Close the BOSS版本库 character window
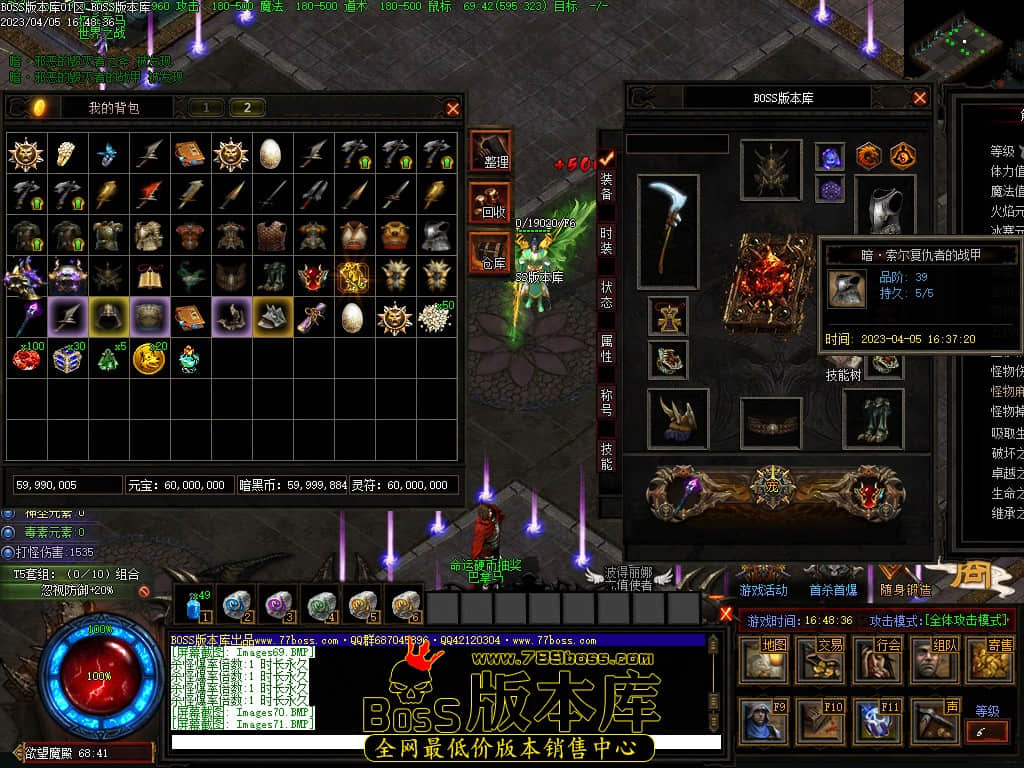The height and width of the screenshot is (768, 1024). click(920, 98)
